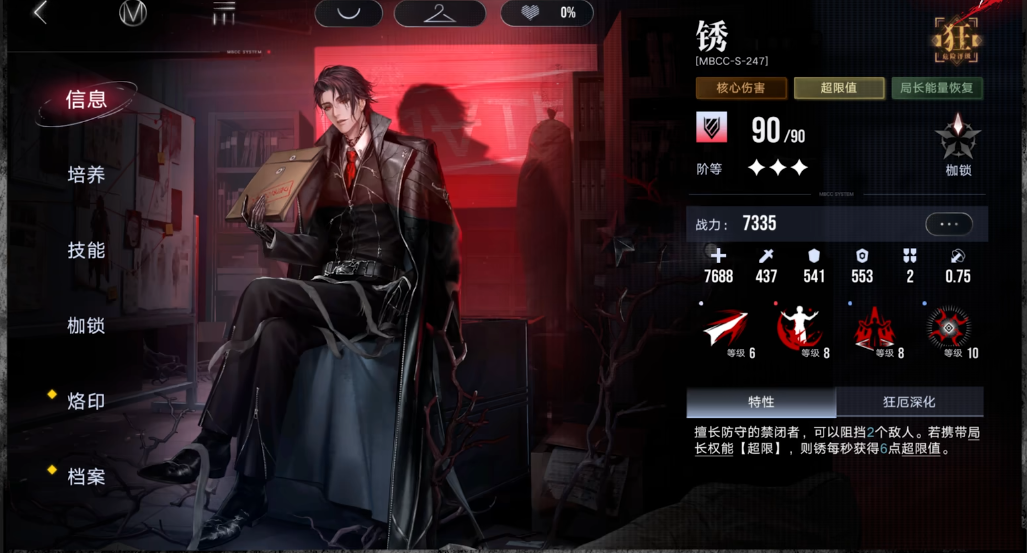
Task: Select the 特性 traits tab
Action: tap(761, 402)
